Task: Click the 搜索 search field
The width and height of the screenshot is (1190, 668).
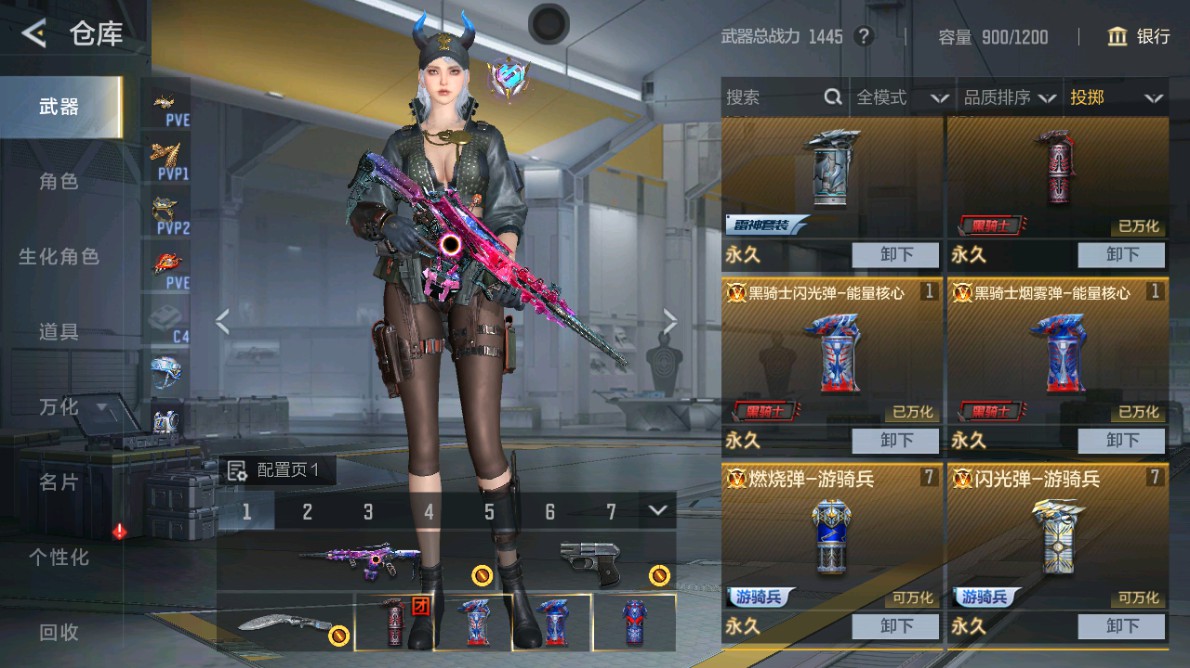Action: (x=772, y=97)
